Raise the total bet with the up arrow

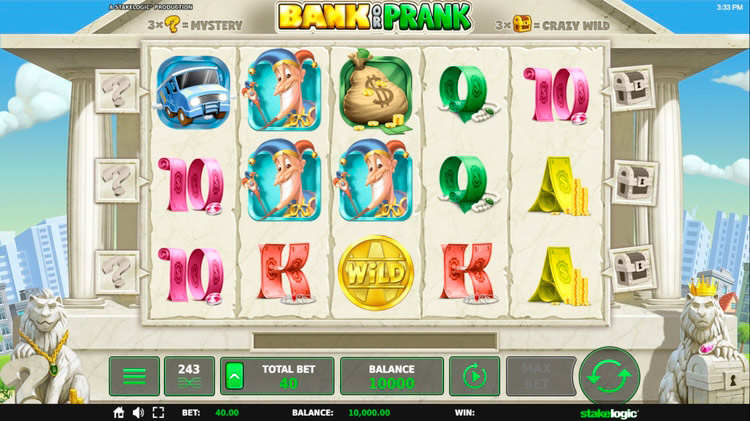234,376
